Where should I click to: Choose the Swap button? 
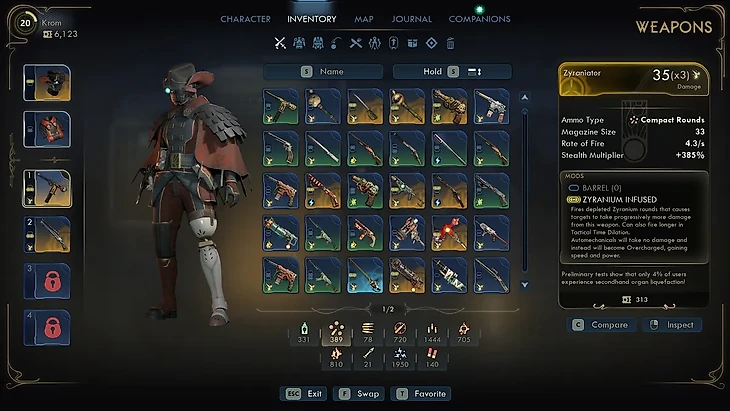click(360, 394)
